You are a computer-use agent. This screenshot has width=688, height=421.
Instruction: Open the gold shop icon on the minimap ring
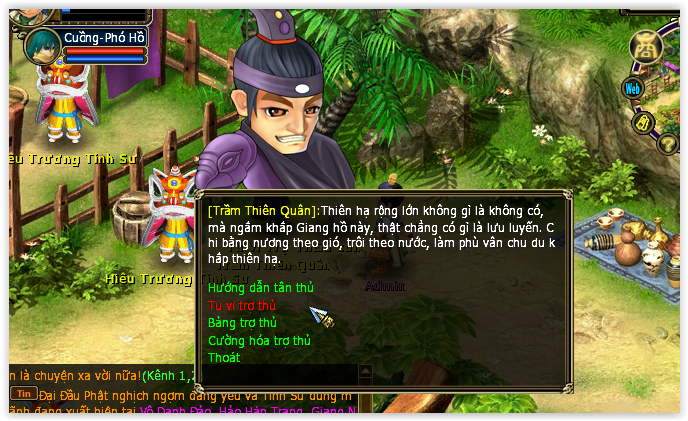click(647, 46)
